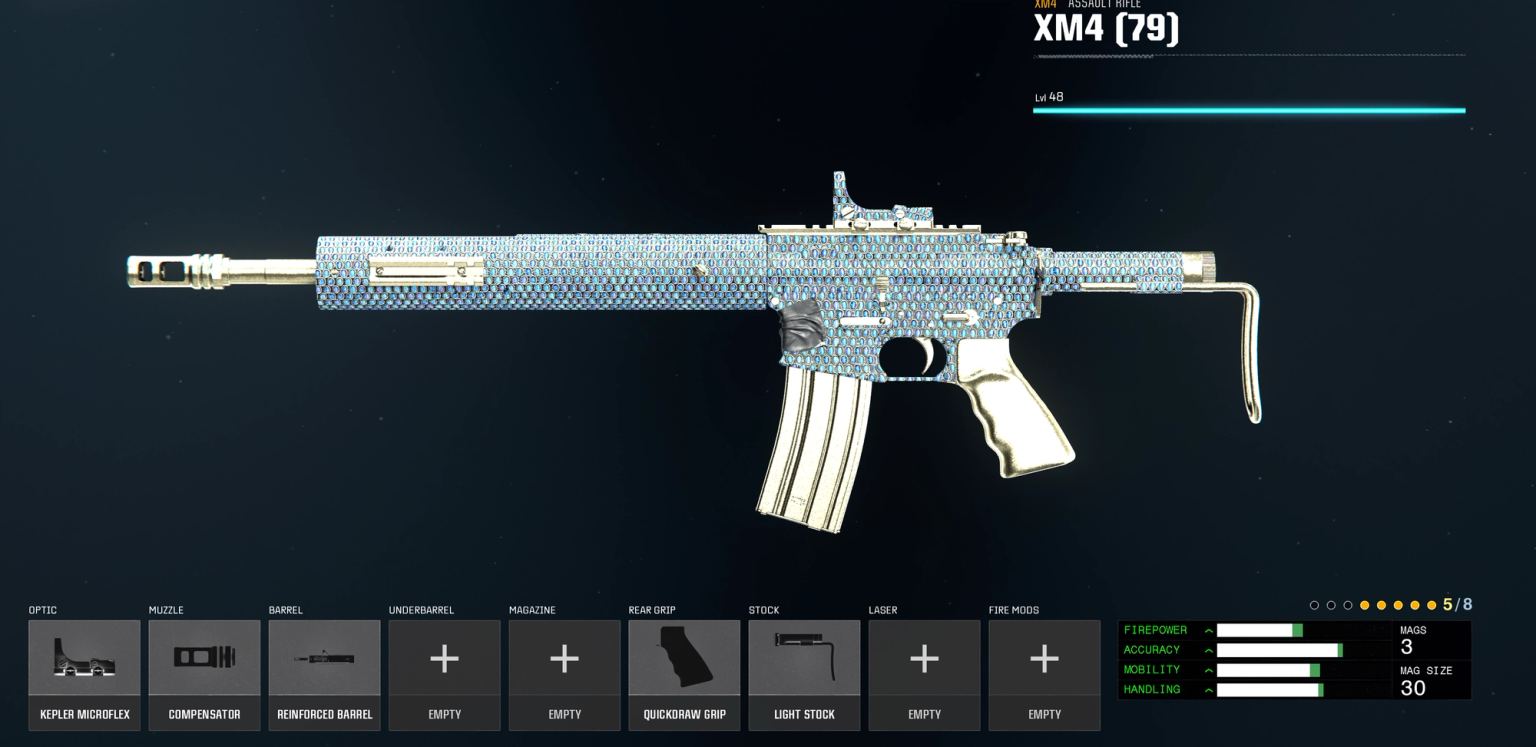Select the ASSAULT RIFLE category label
Screen dimensions: 1536x747
pyautogui.click(x=1102, y=4)
